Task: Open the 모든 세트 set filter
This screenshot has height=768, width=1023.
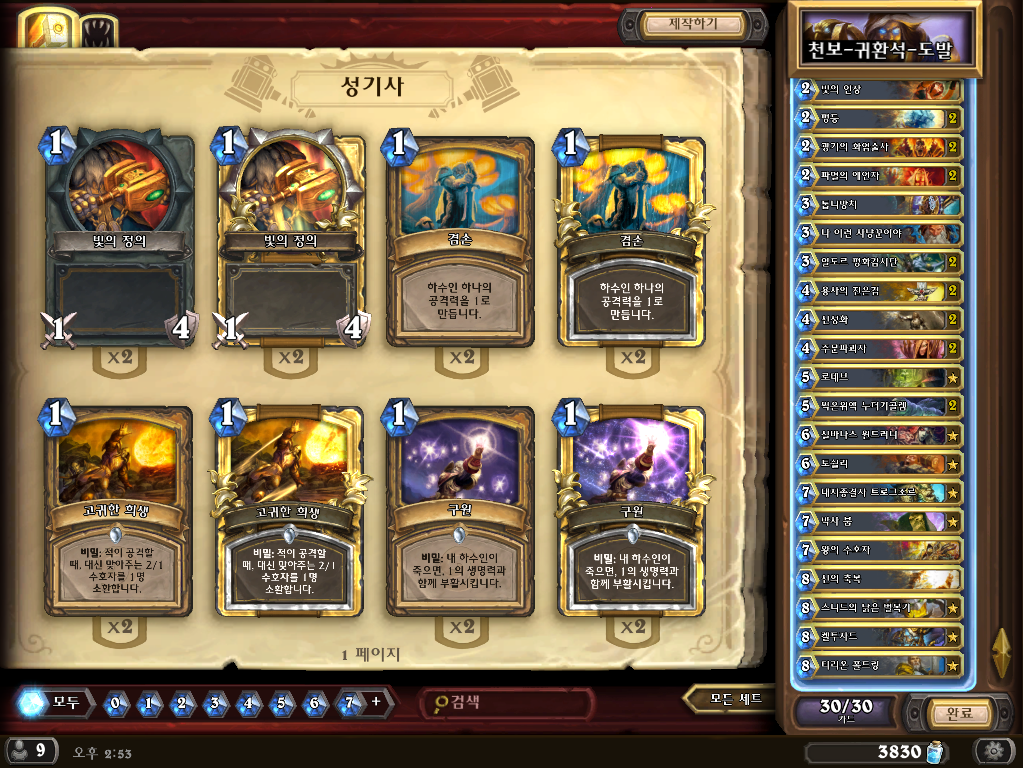Action: (x=730, y=699)
